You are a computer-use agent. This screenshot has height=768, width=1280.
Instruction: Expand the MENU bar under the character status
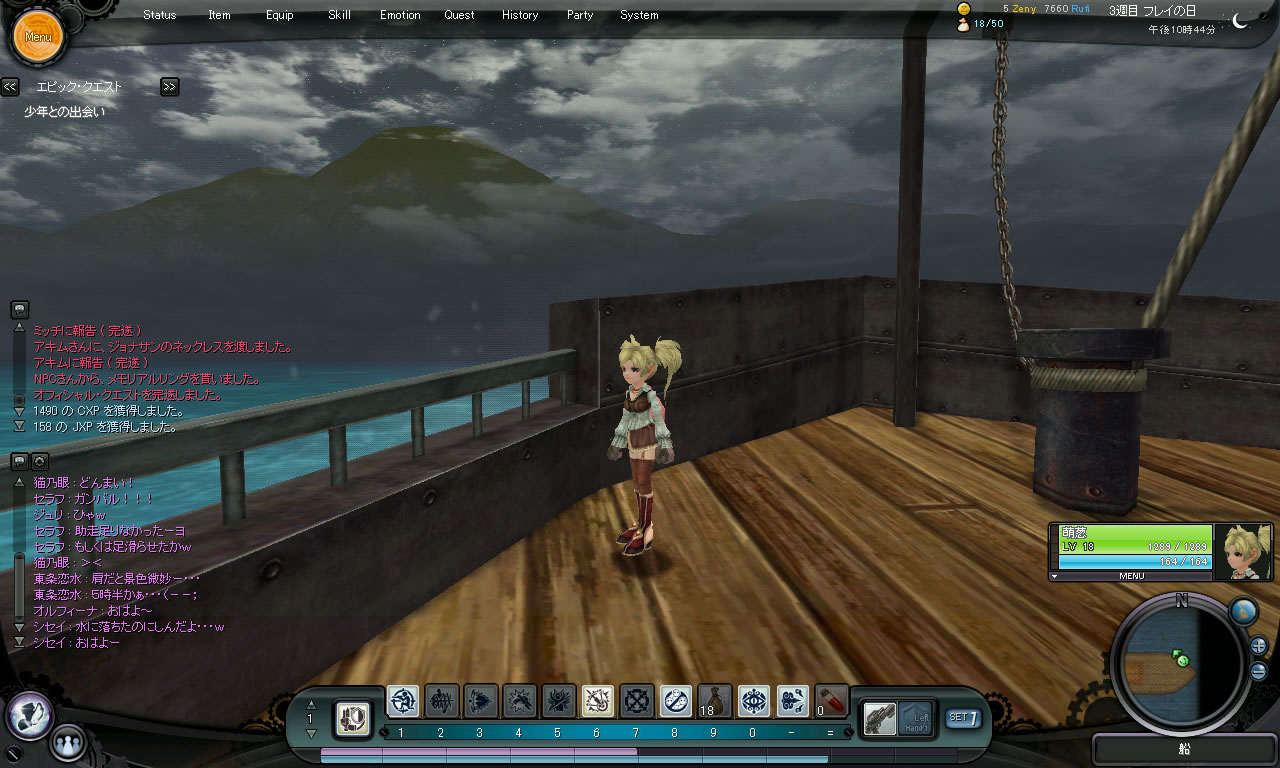1131,576
